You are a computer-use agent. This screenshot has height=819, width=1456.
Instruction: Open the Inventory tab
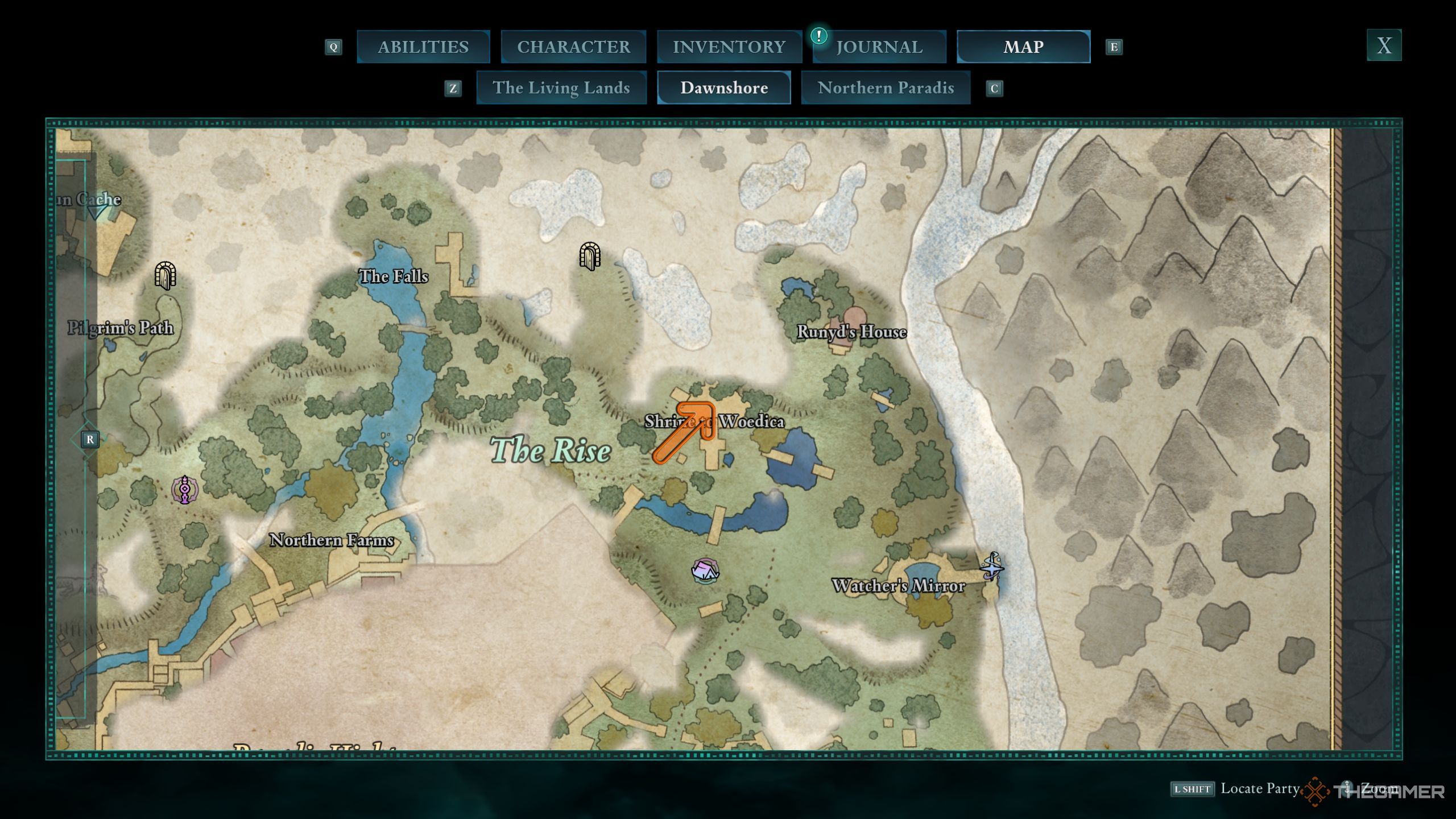(729, 47)
